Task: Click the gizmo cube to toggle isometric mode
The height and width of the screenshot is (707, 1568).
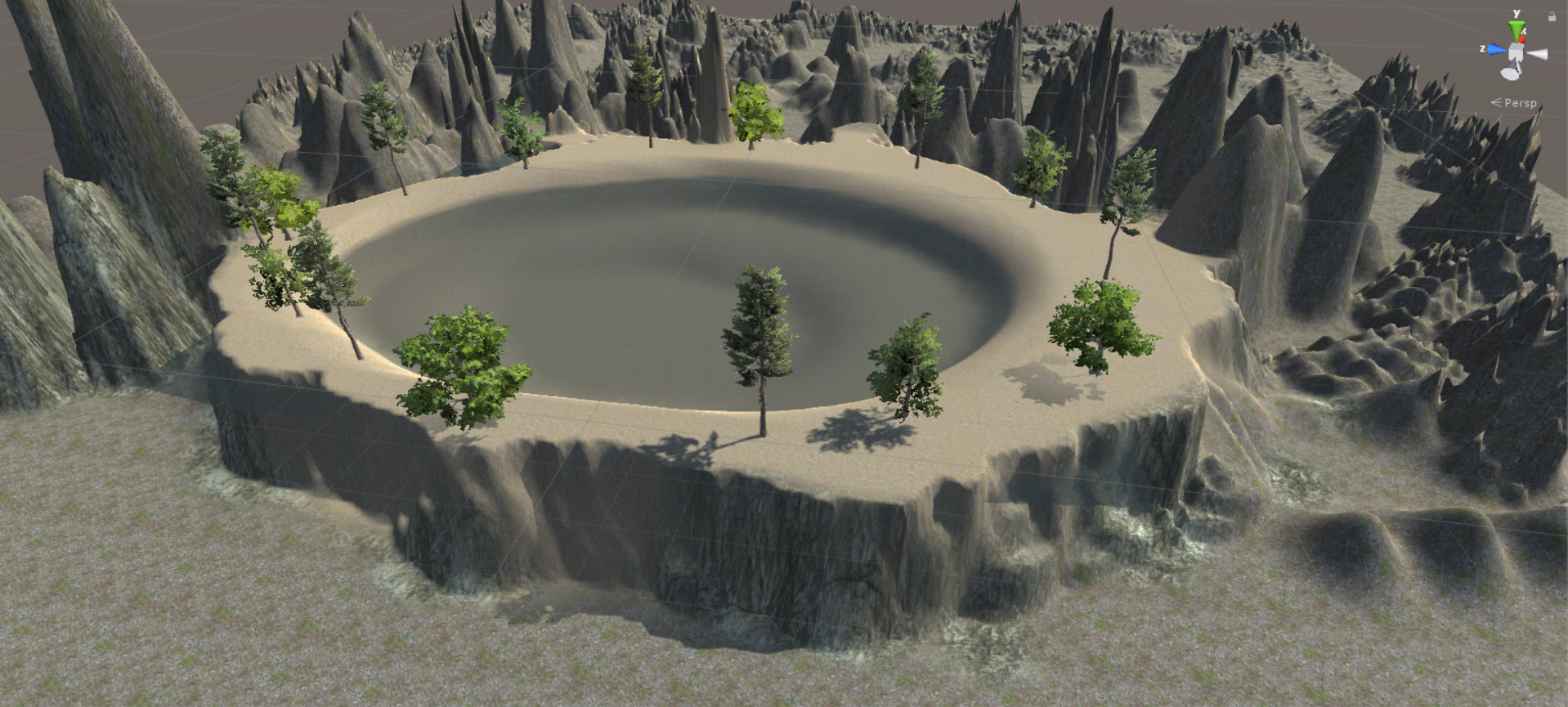Action: click(x=1516, y=52)
